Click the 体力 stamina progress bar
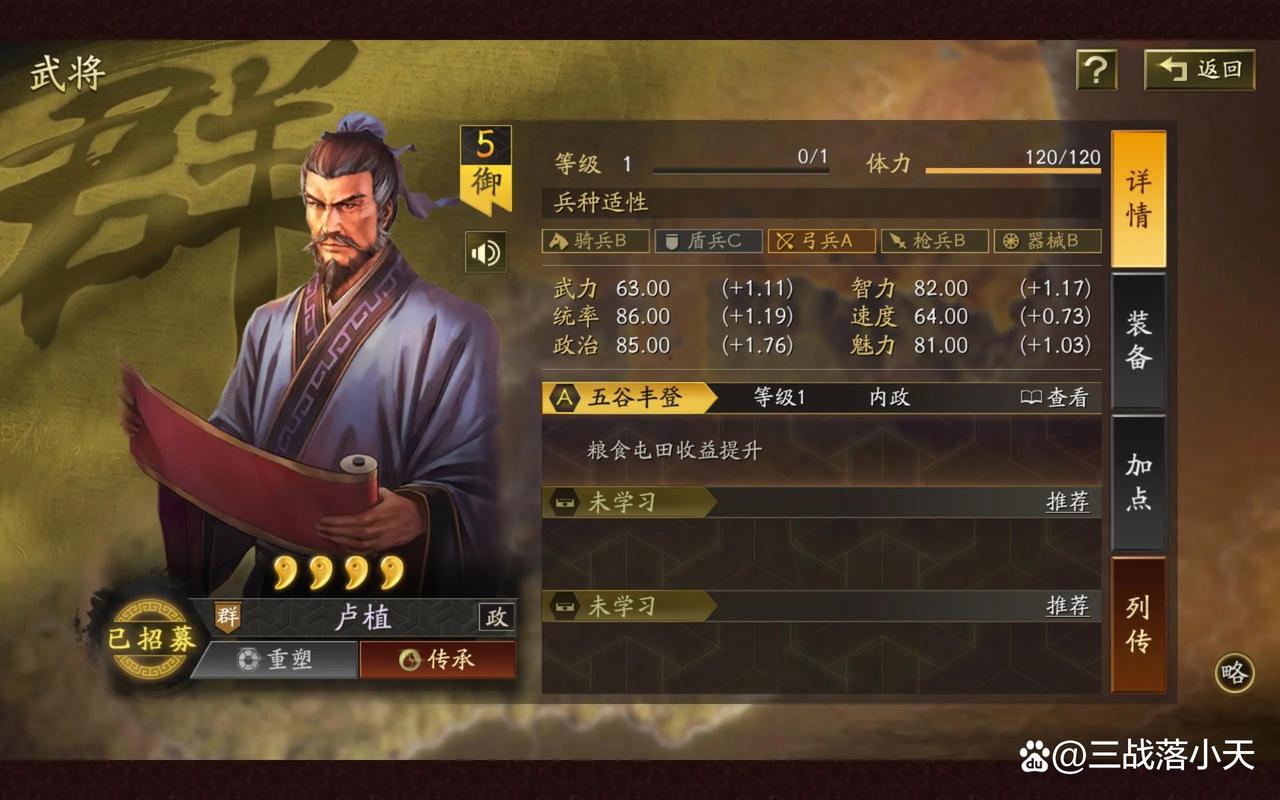The image size is (1280, 800). coord(1015,172)
